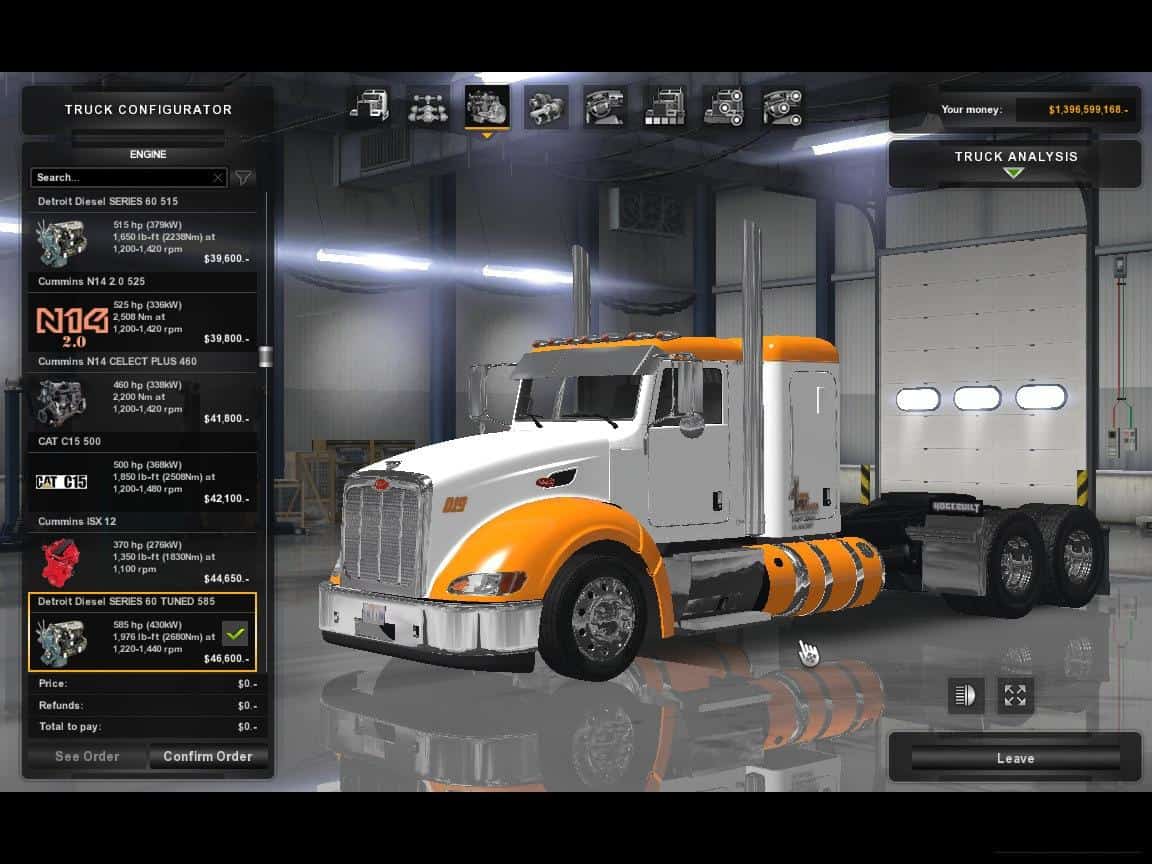
Task: Click into the engine search field
Action: [x=120, y=178]
